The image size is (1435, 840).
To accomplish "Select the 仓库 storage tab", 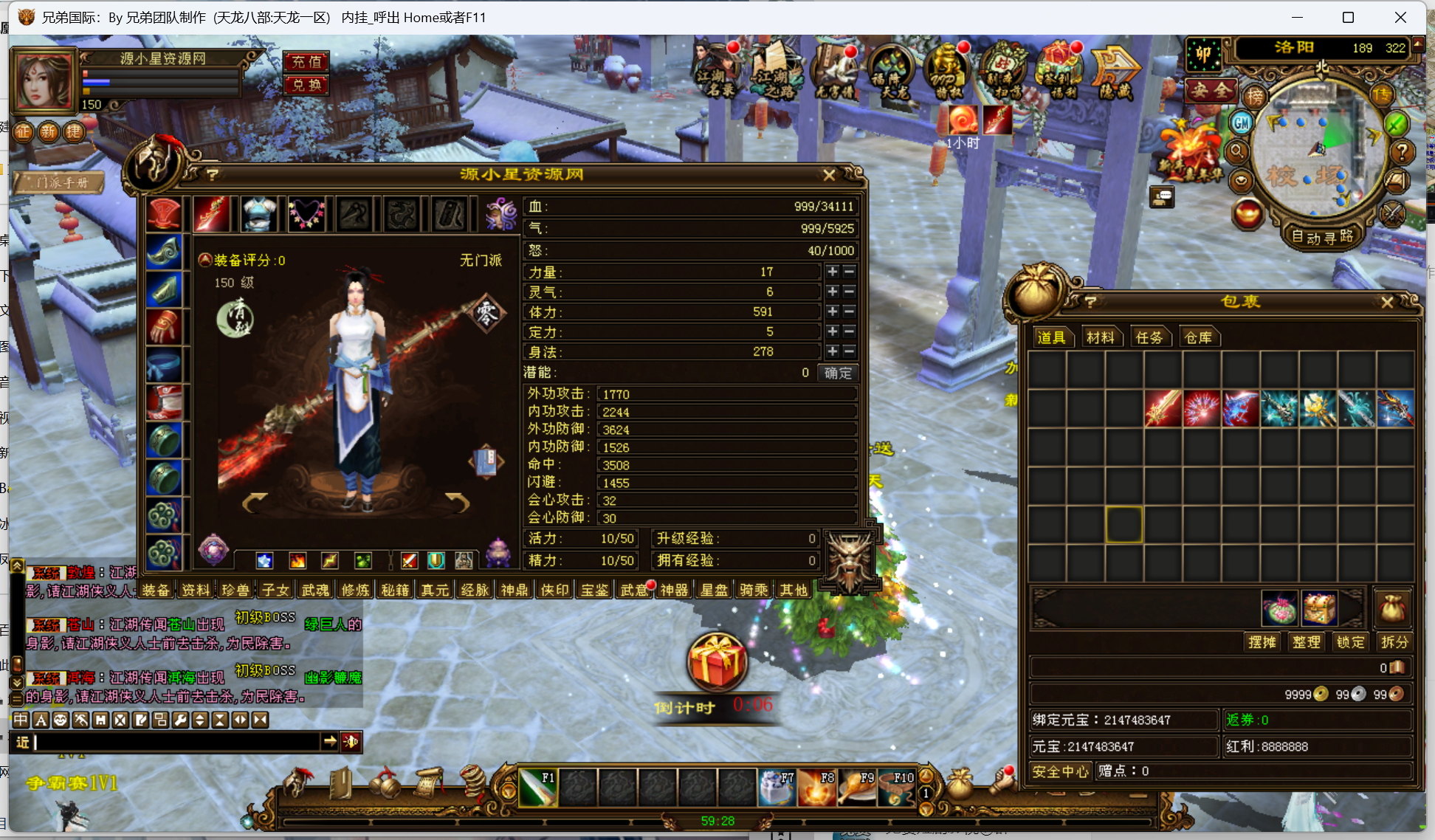I will click(1197, 337).
